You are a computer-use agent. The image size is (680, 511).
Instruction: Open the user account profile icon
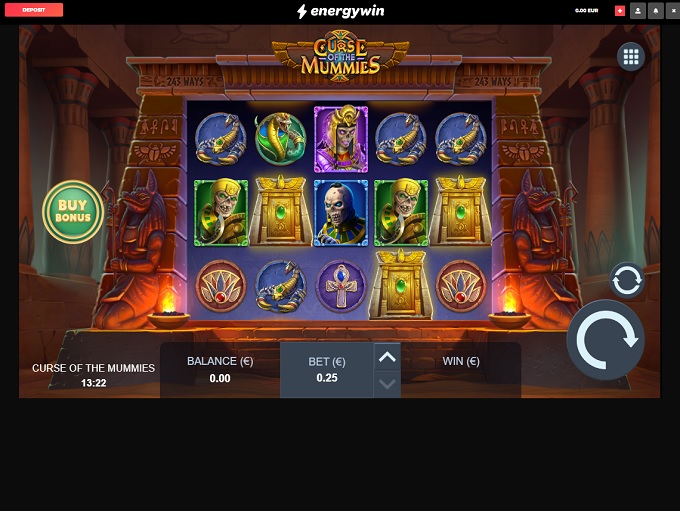(638, 10)
